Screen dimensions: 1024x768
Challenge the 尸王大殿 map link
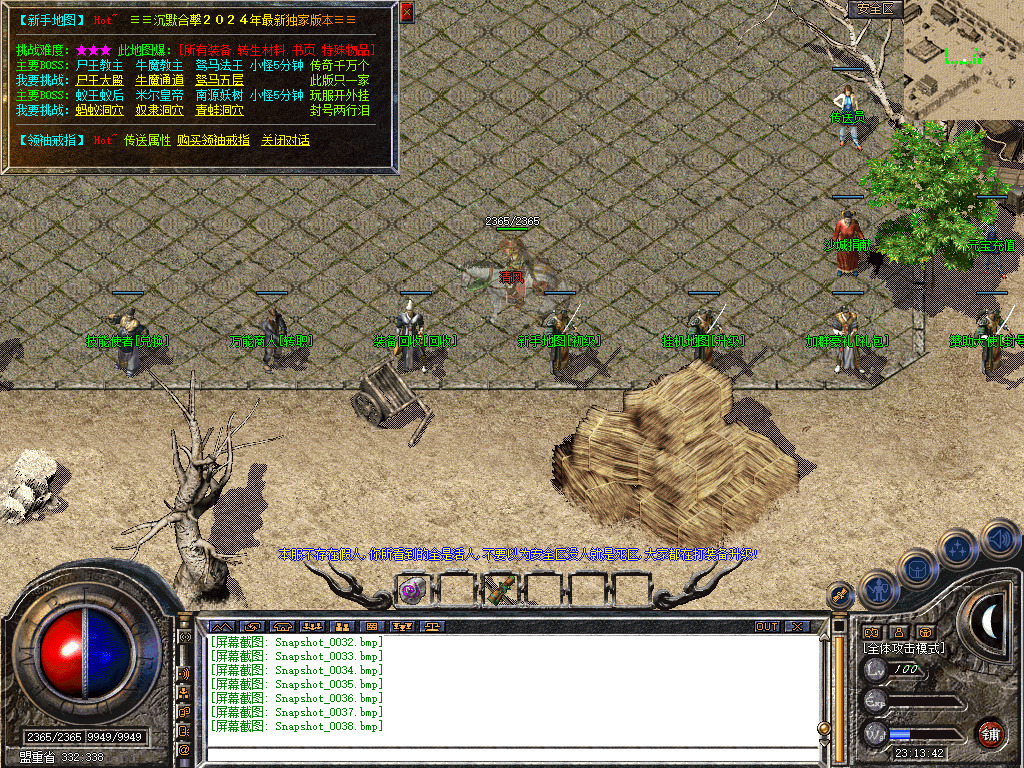pos(99,80)
